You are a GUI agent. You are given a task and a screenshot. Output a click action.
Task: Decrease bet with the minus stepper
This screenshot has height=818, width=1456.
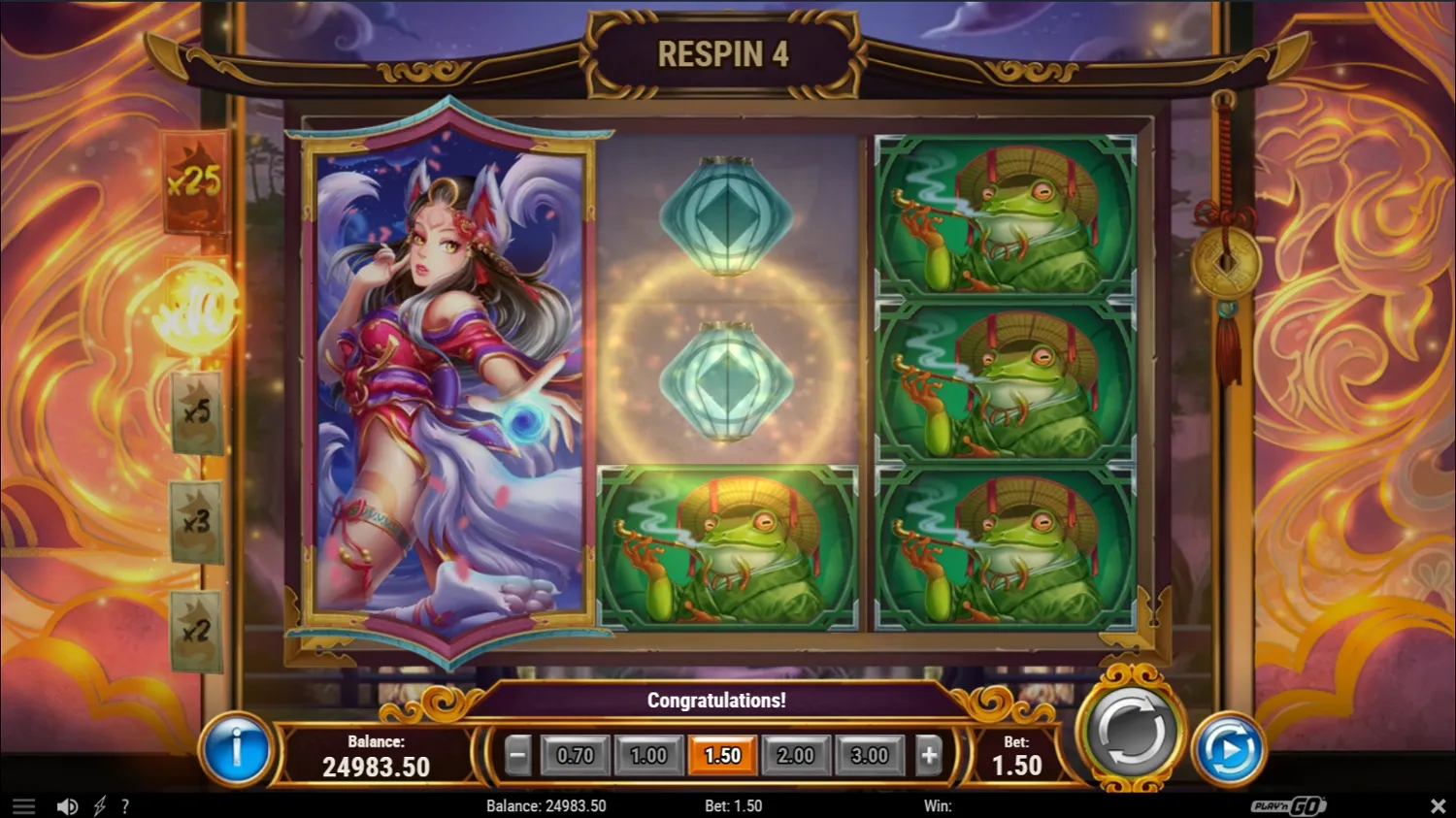click(517, 755)
